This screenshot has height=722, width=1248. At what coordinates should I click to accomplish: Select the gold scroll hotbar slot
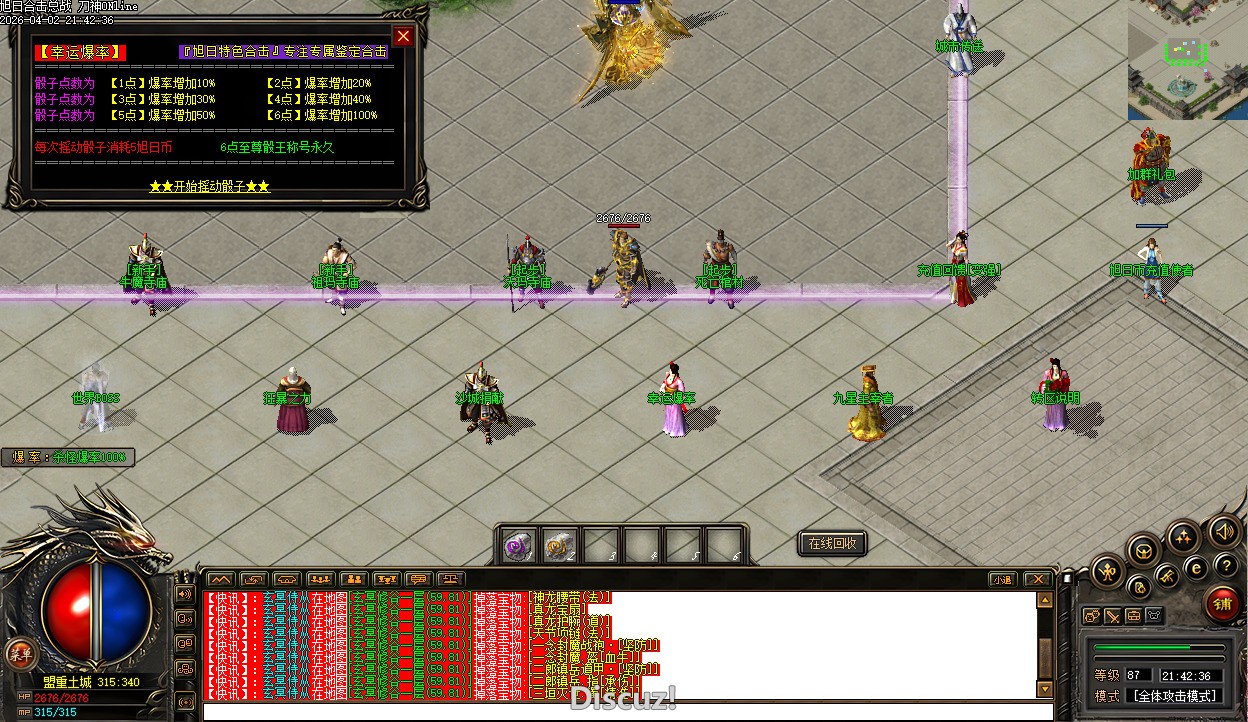tap(559, 546)
